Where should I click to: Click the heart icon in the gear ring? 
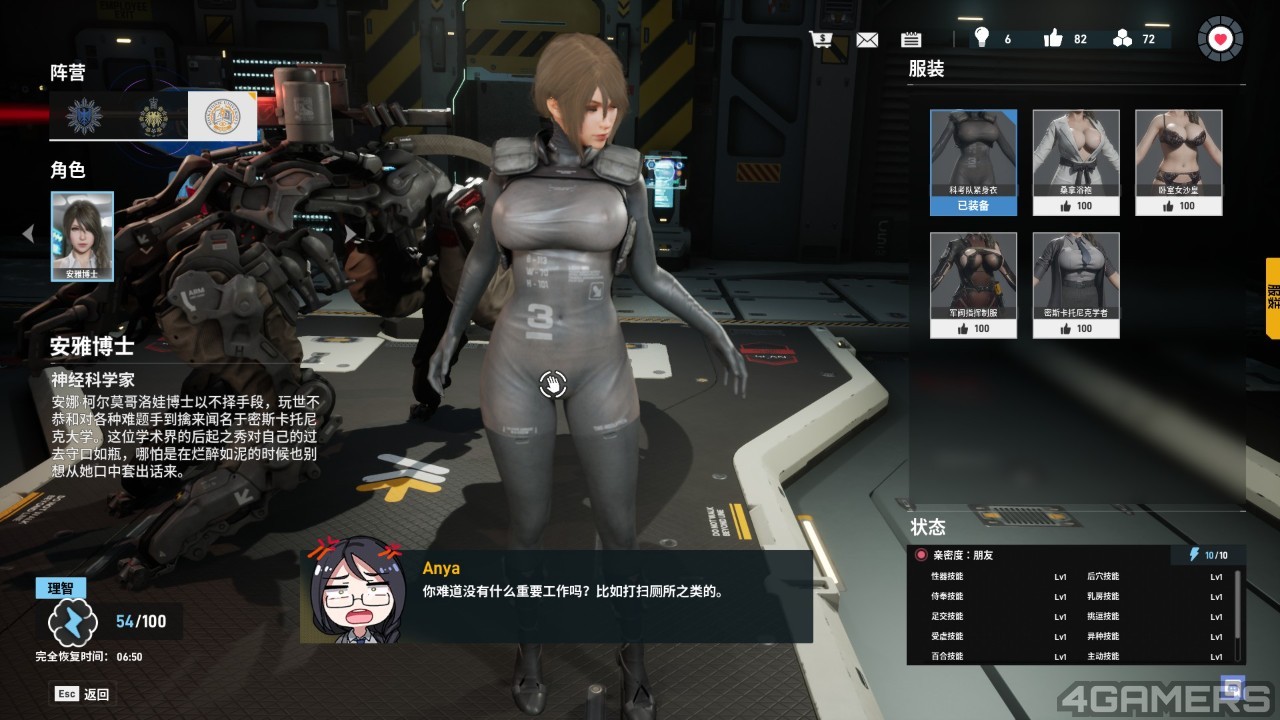tap(1220, 40)
